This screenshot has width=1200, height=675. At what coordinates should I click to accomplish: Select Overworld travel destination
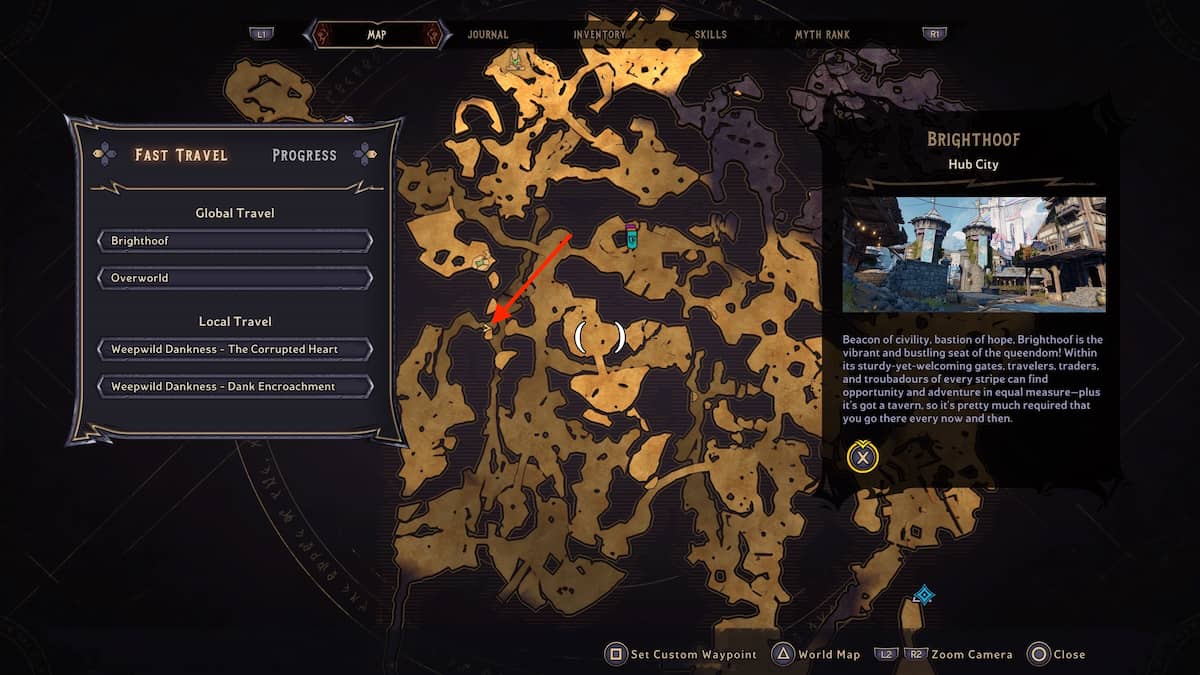235,277
